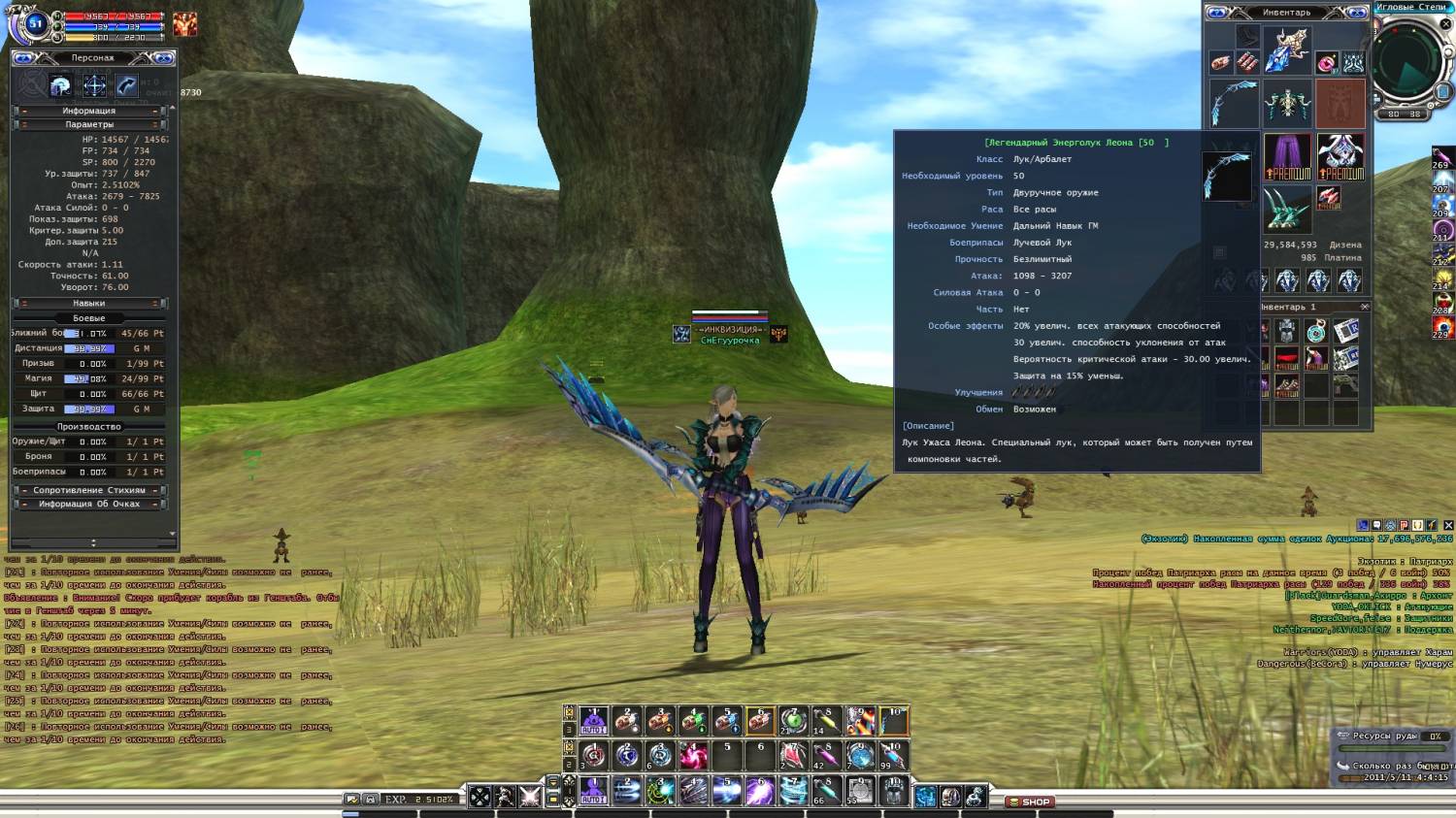Activate the purple orb skill in bottom hotbar
This screenshot has width=1456, height=818.
[760, 792]
